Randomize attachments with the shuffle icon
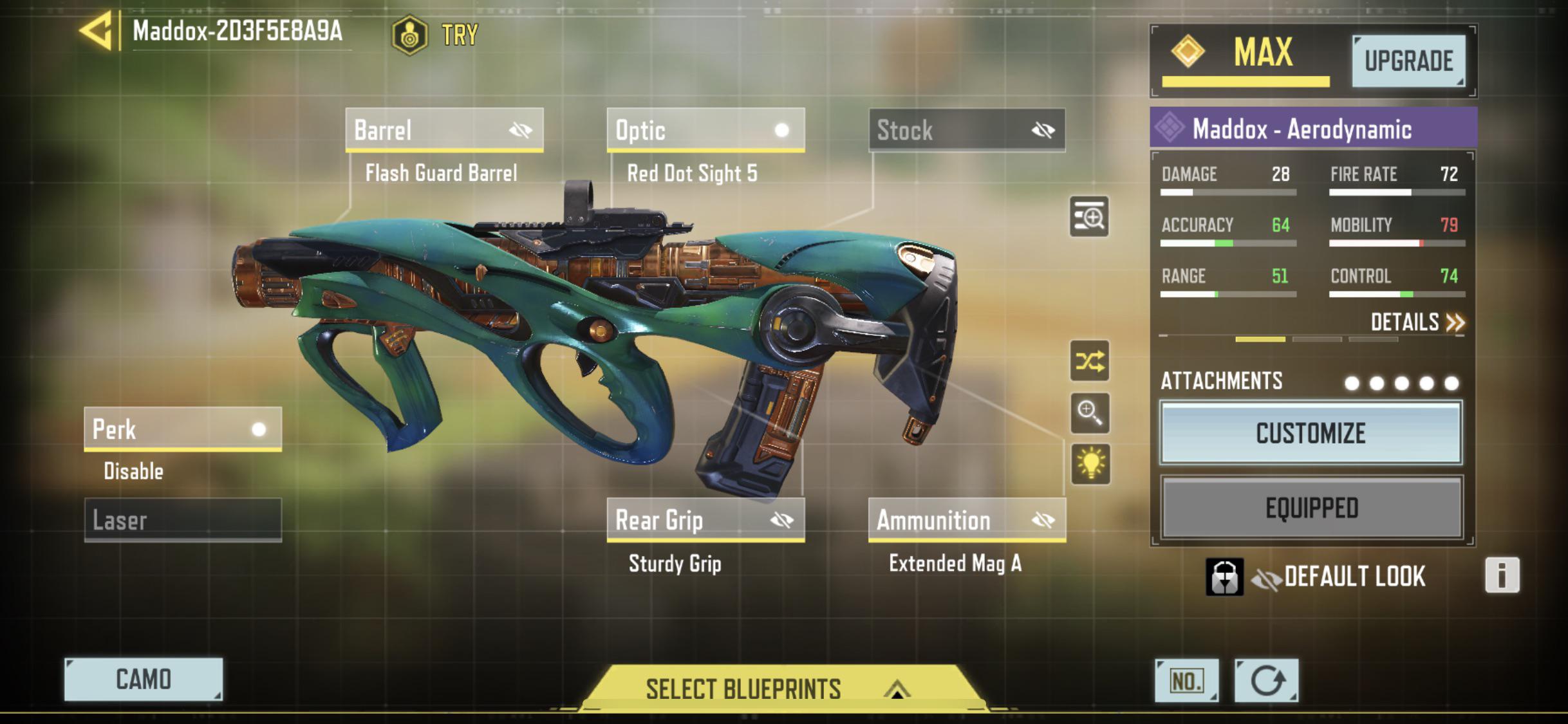 [1090, 361]
